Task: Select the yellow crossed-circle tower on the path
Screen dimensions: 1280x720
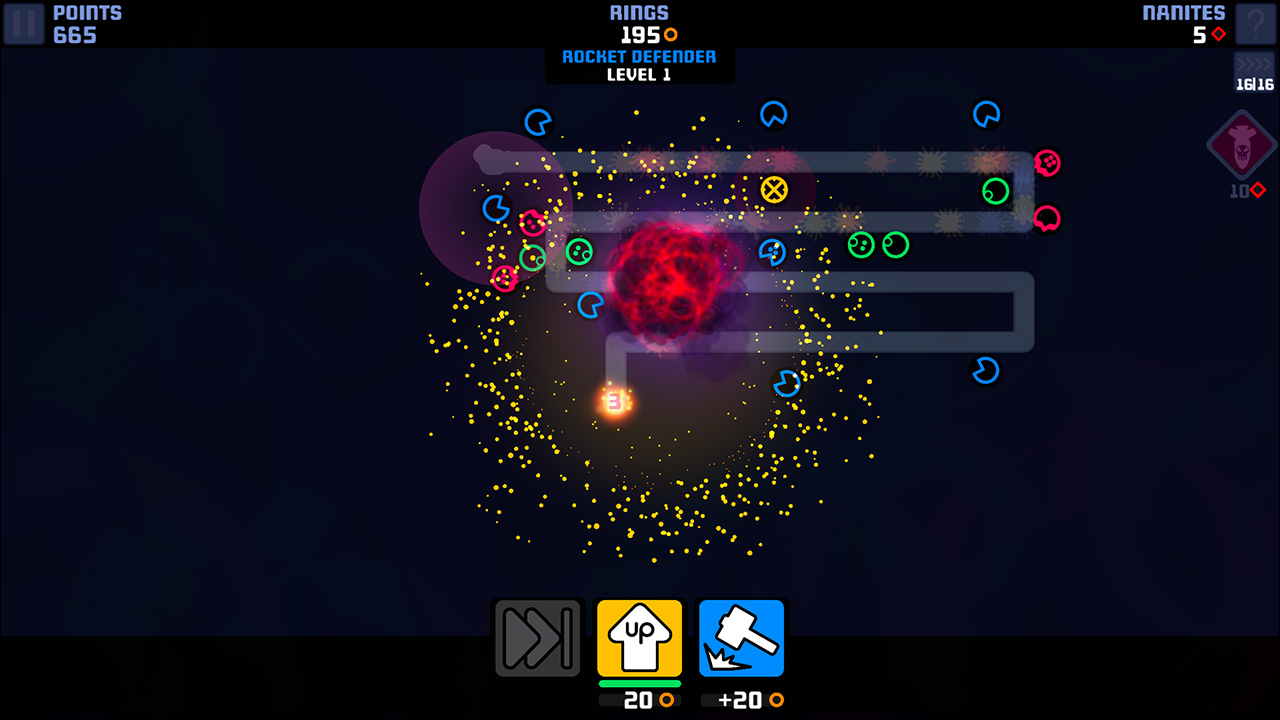Action: tap(773, 188)
